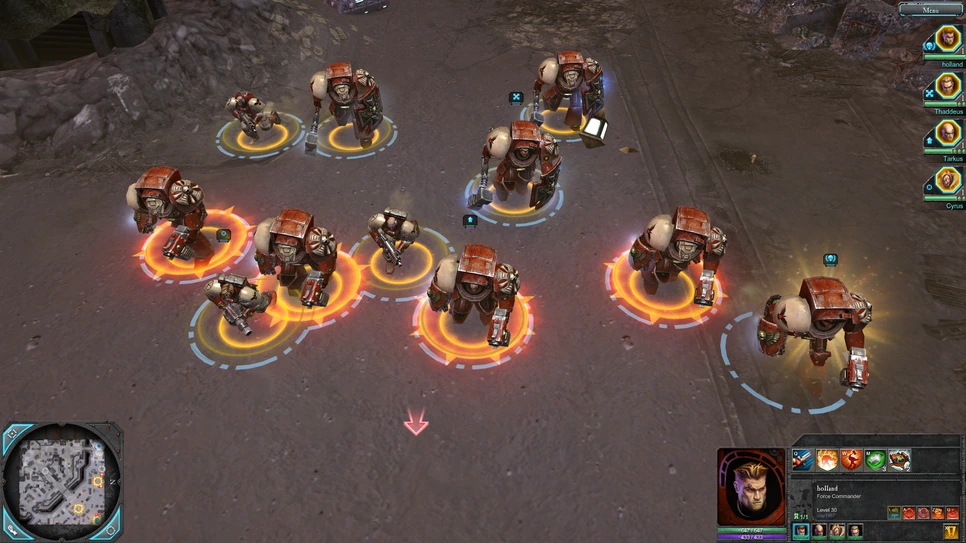Select Cyrus's squad portrait
The height and width of the screenshot is (543, 966).
coord(946,182)
